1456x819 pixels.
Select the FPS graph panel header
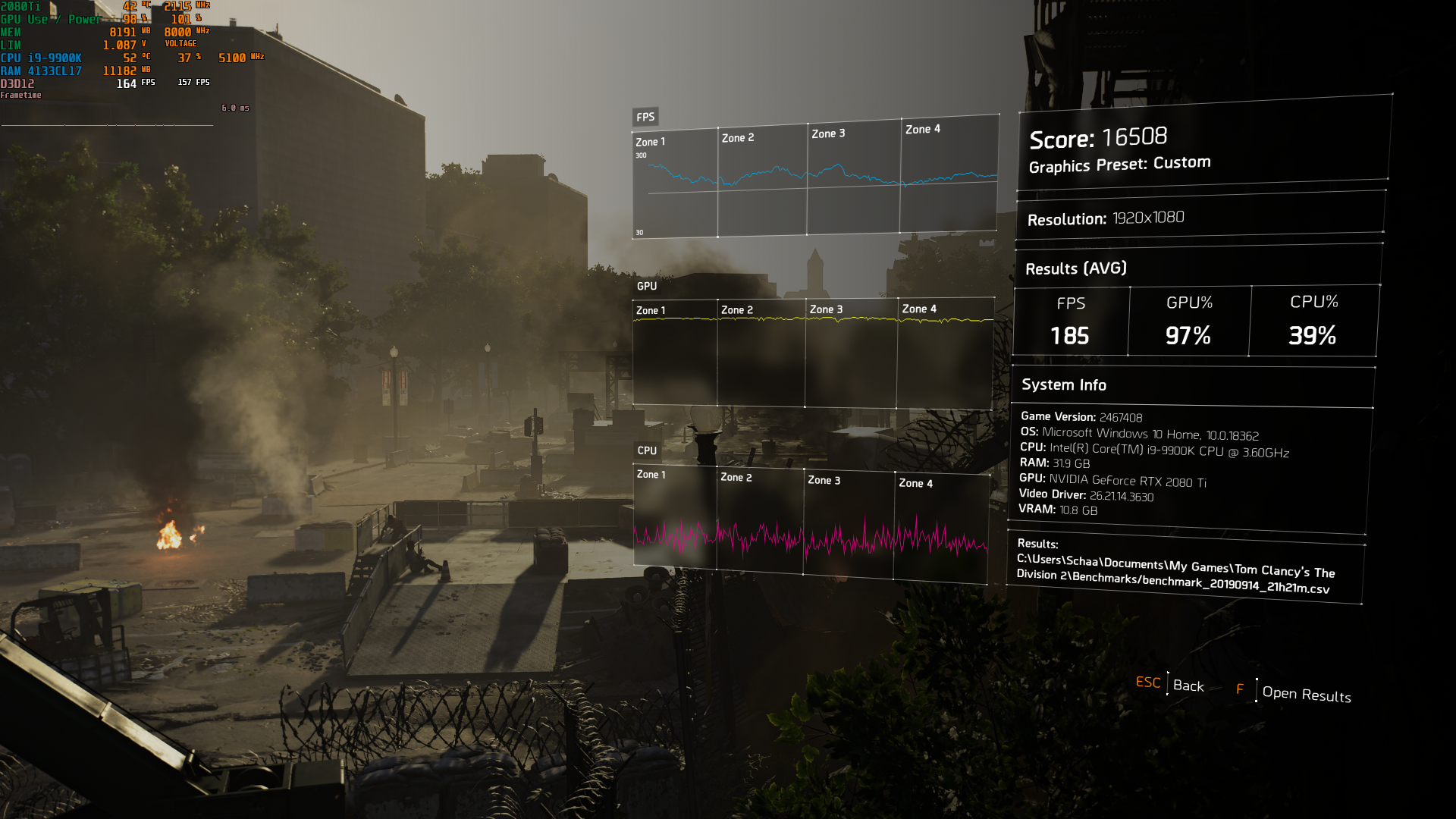pos(645,117)
